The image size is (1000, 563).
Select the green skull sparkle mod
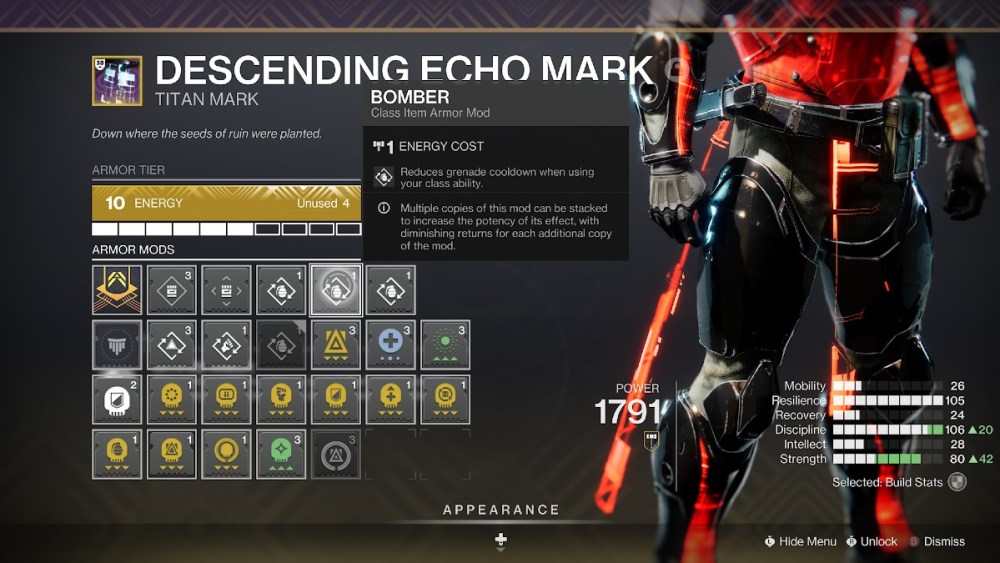281,454
